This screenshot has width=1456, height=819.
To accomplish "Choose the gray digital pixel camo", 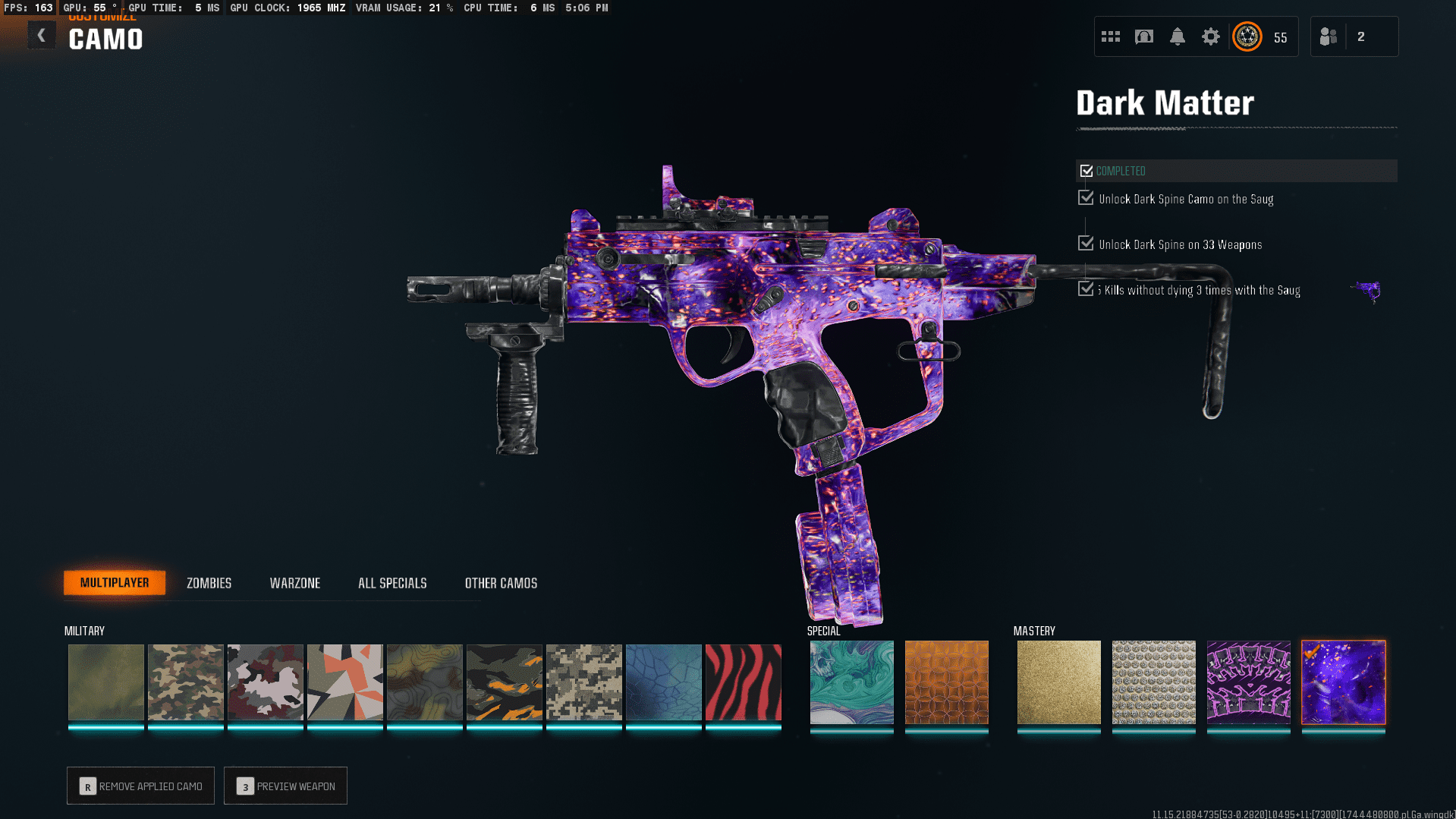I will [583, 682].
